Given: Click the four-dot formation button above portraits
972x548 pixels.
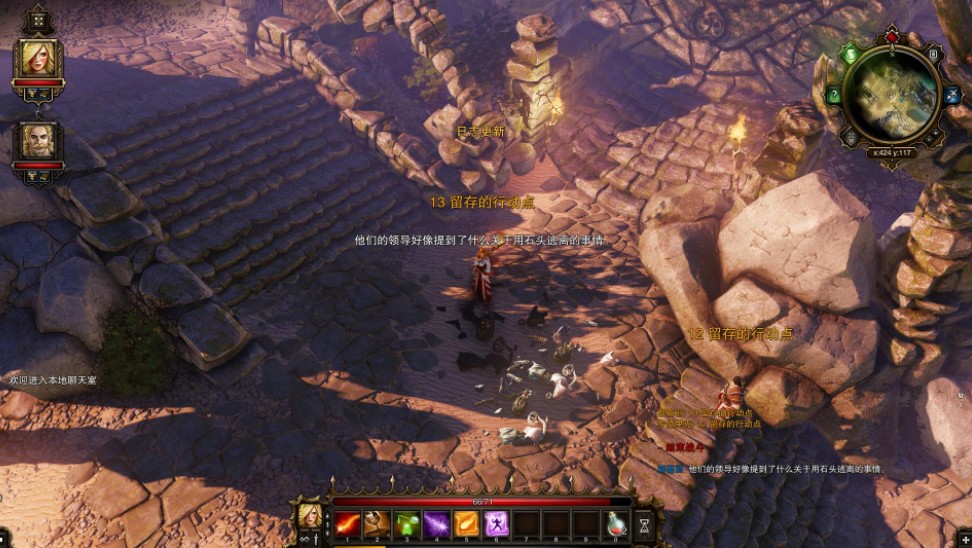Looking at the screenshot, I should point(38,20).
